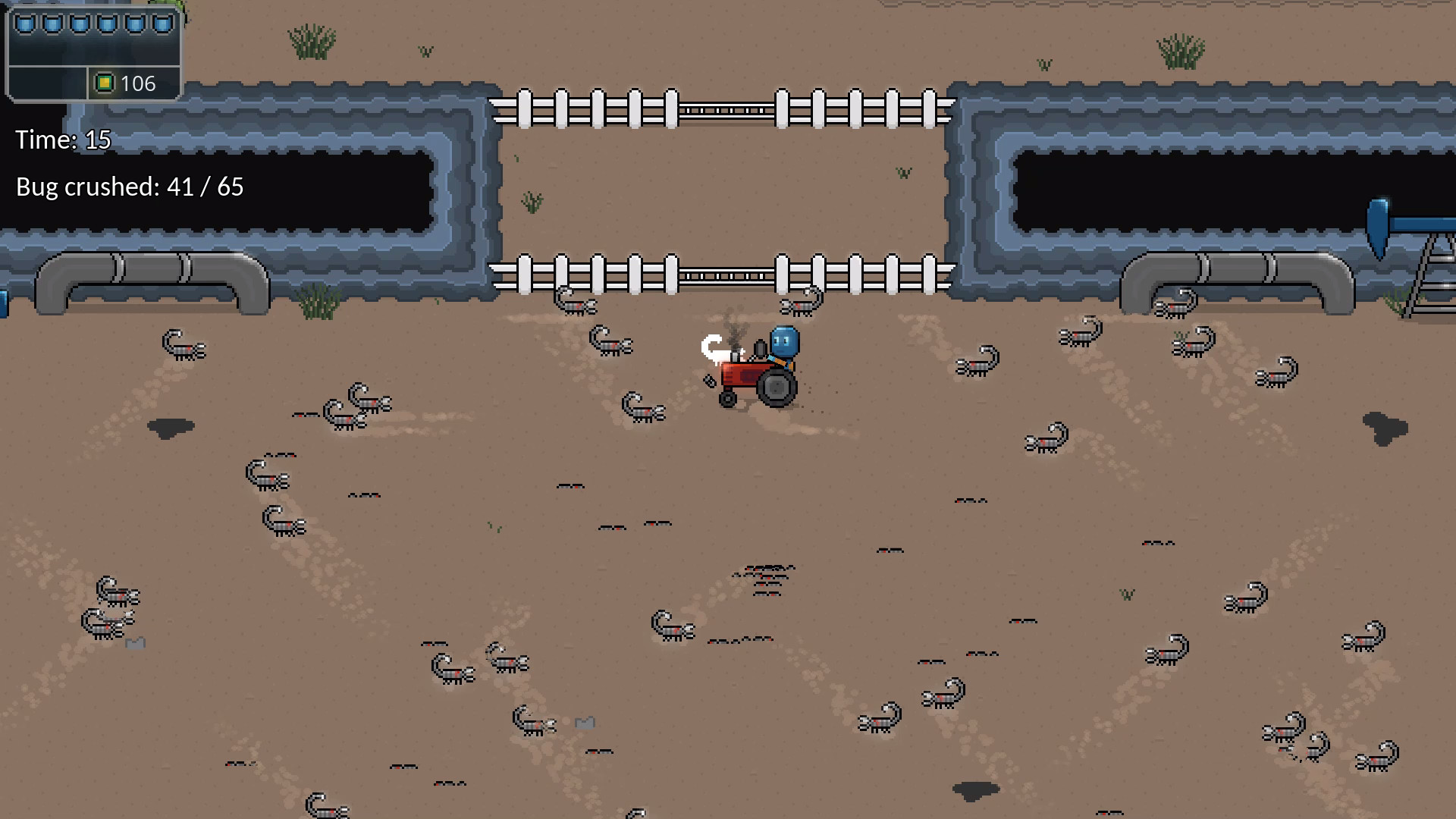Toggle the third water jar in the HUD
Screen dimensions: 1456x819
coord(78,24)
